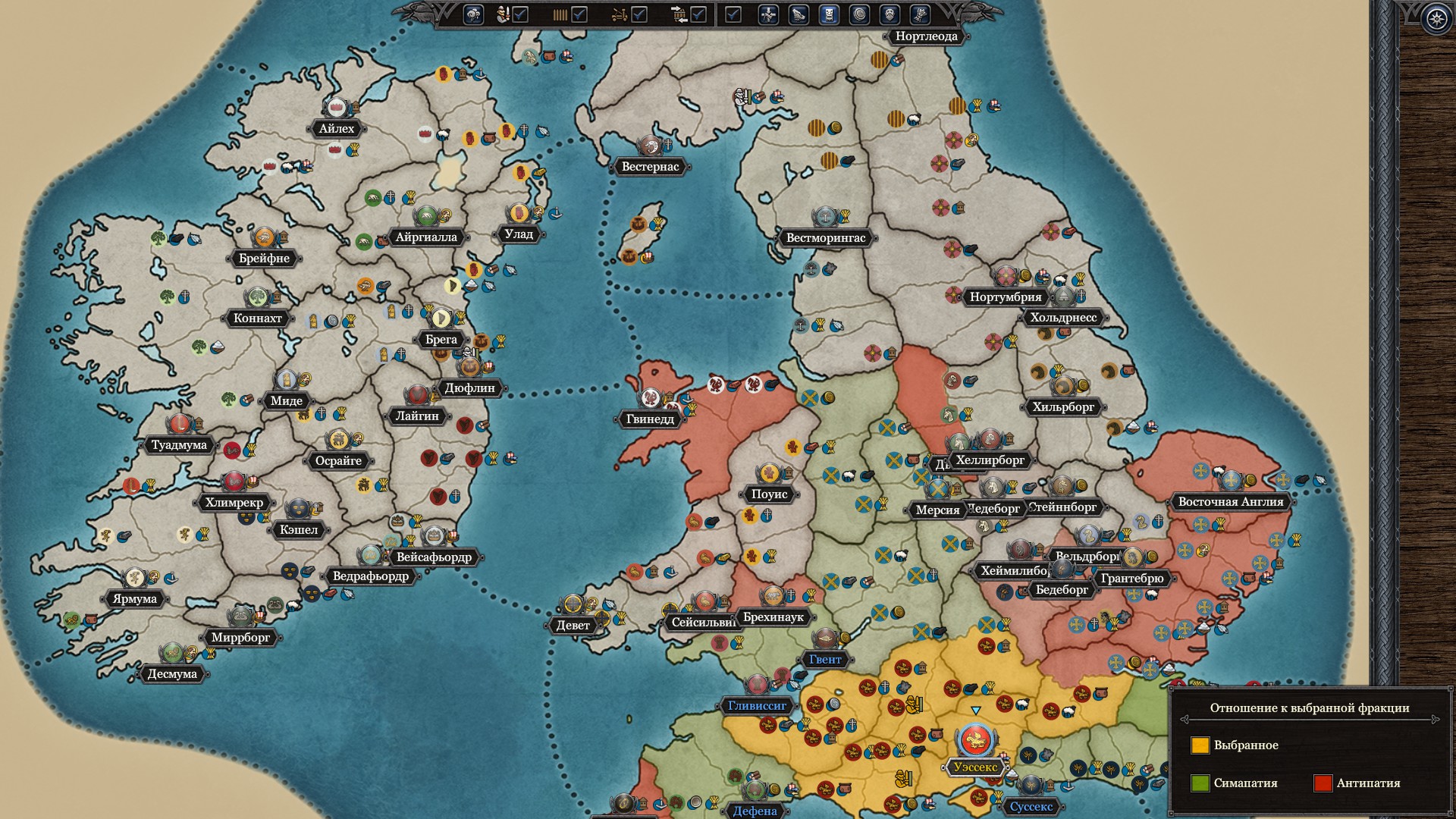Viewport: 1456px width, 819px height.
Task: Click the Гвинедд faction label
Action: (x=650, y=419)
